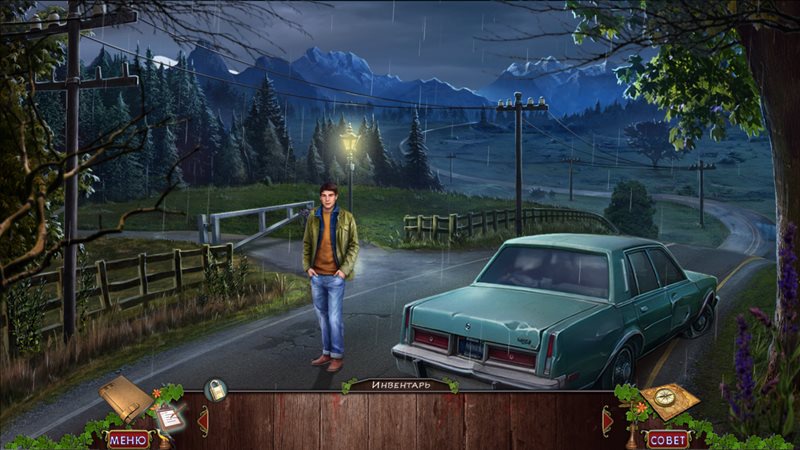The height and width of the screenshot is (450, 800).
Task: Show previous inventory items with left arrow
Action: (x=203, y=421)
